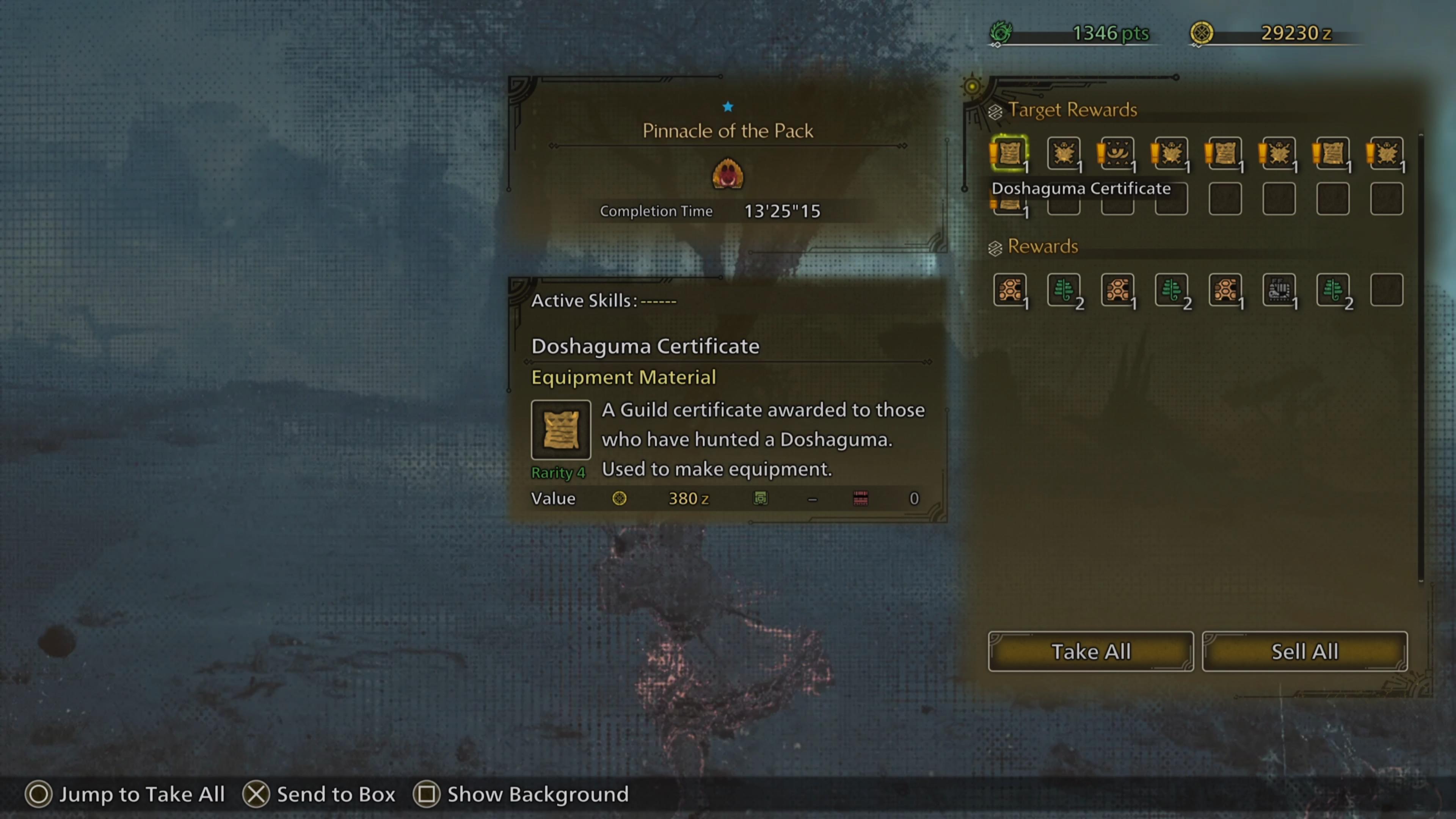1456x819 pixels.
Task: Choose the hide reward without an exclamation mark
Action: point(1063,152)
